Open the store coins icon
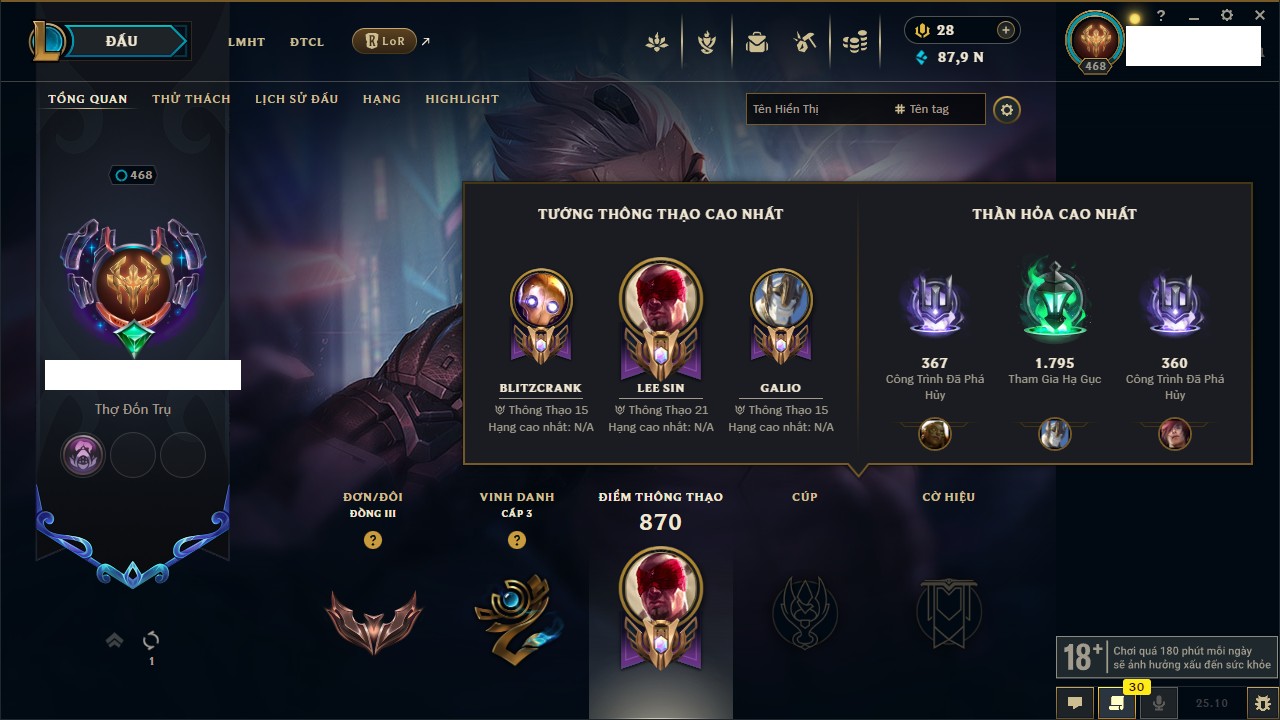The height and width of the screenshot is (720, 1280). click(x=854, y=42)
